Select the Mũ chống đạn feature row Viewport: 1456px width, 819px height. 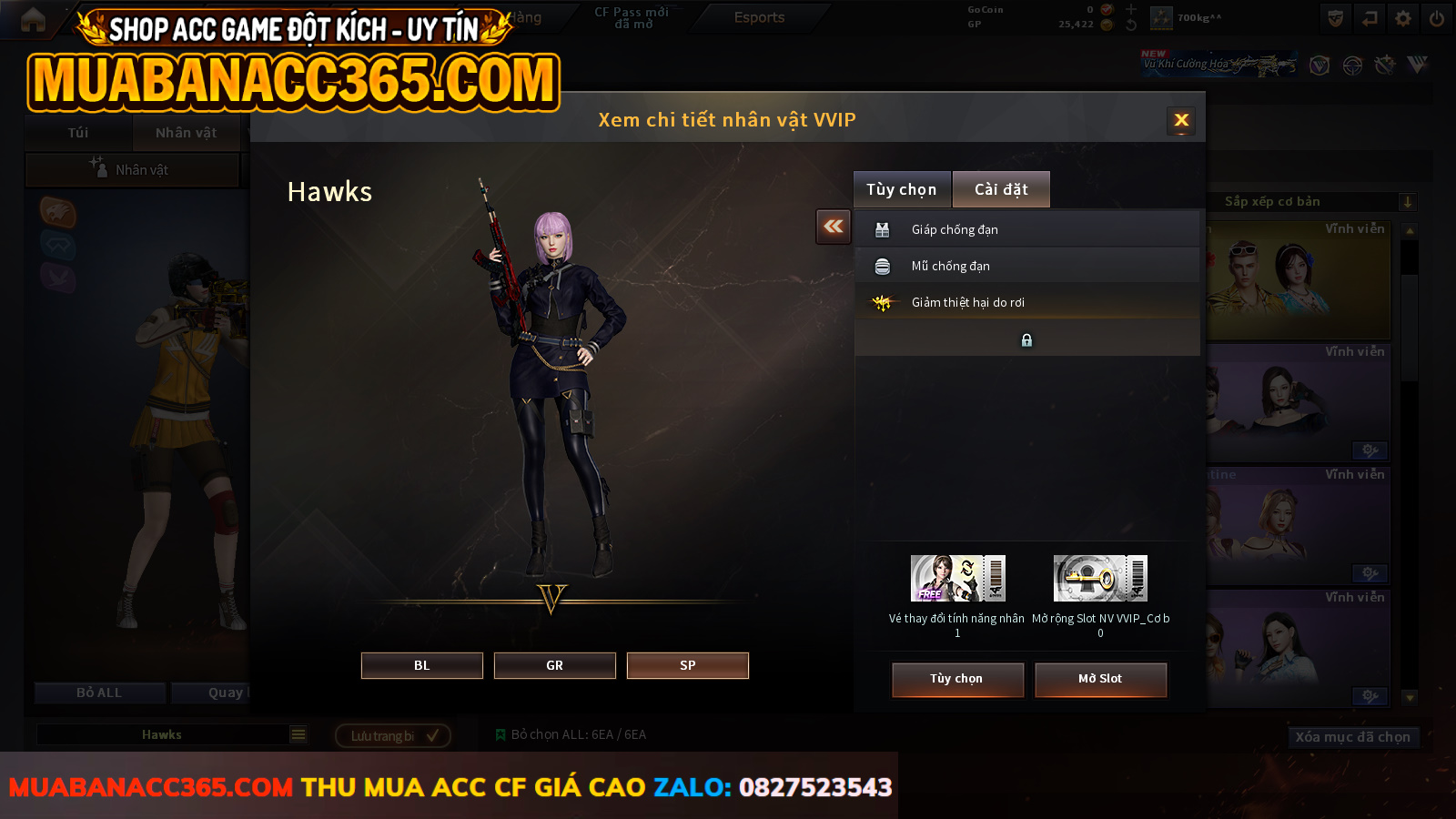[1026, 266]
